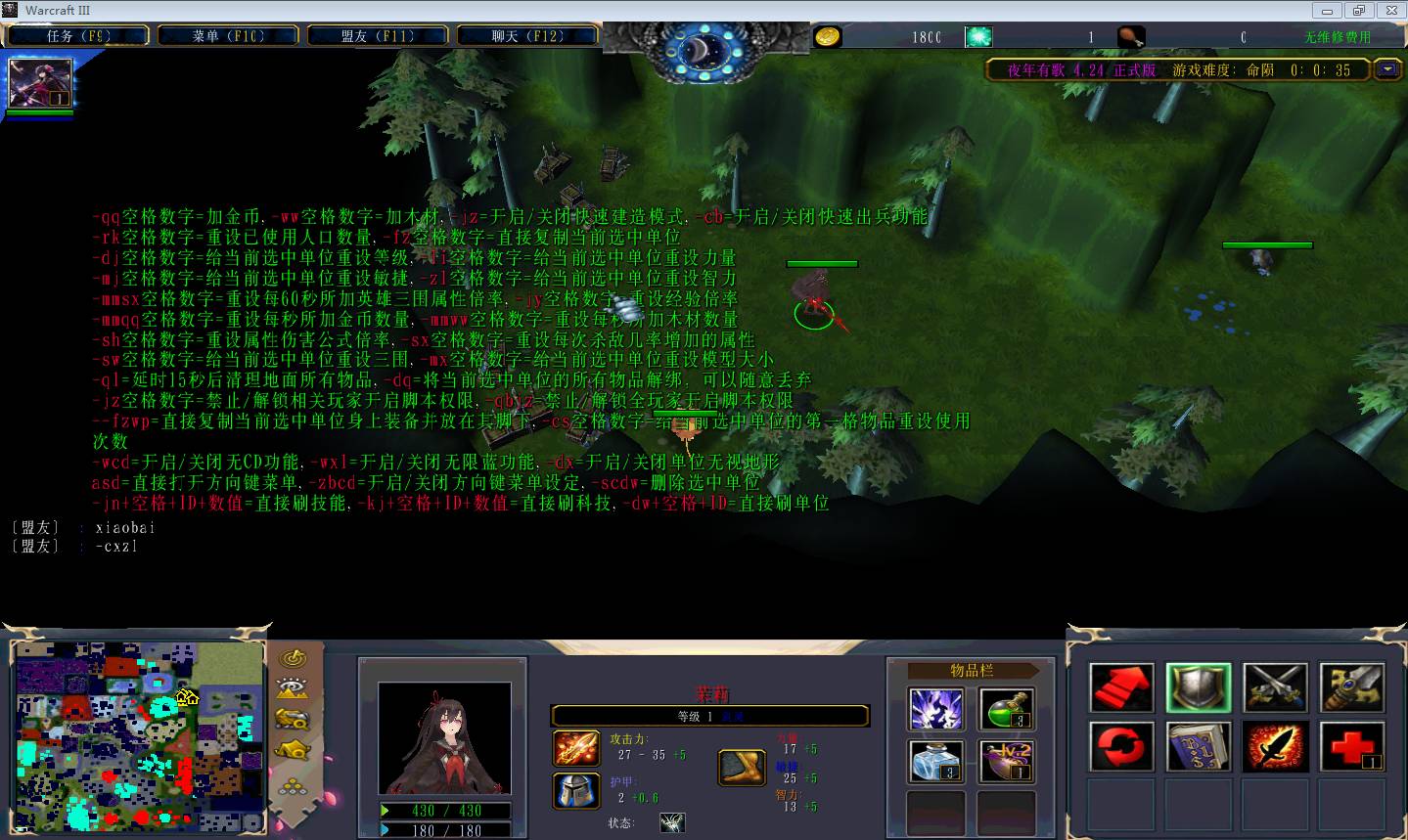Select the hero portrait icon at top-left
The image size is (1408, 840).
pos(40,83)
